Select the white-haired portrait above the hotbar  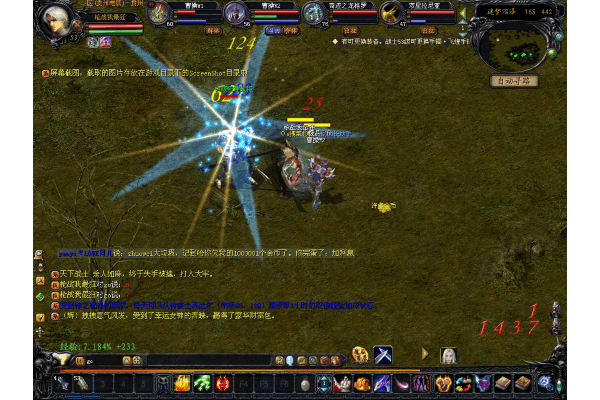451,355
